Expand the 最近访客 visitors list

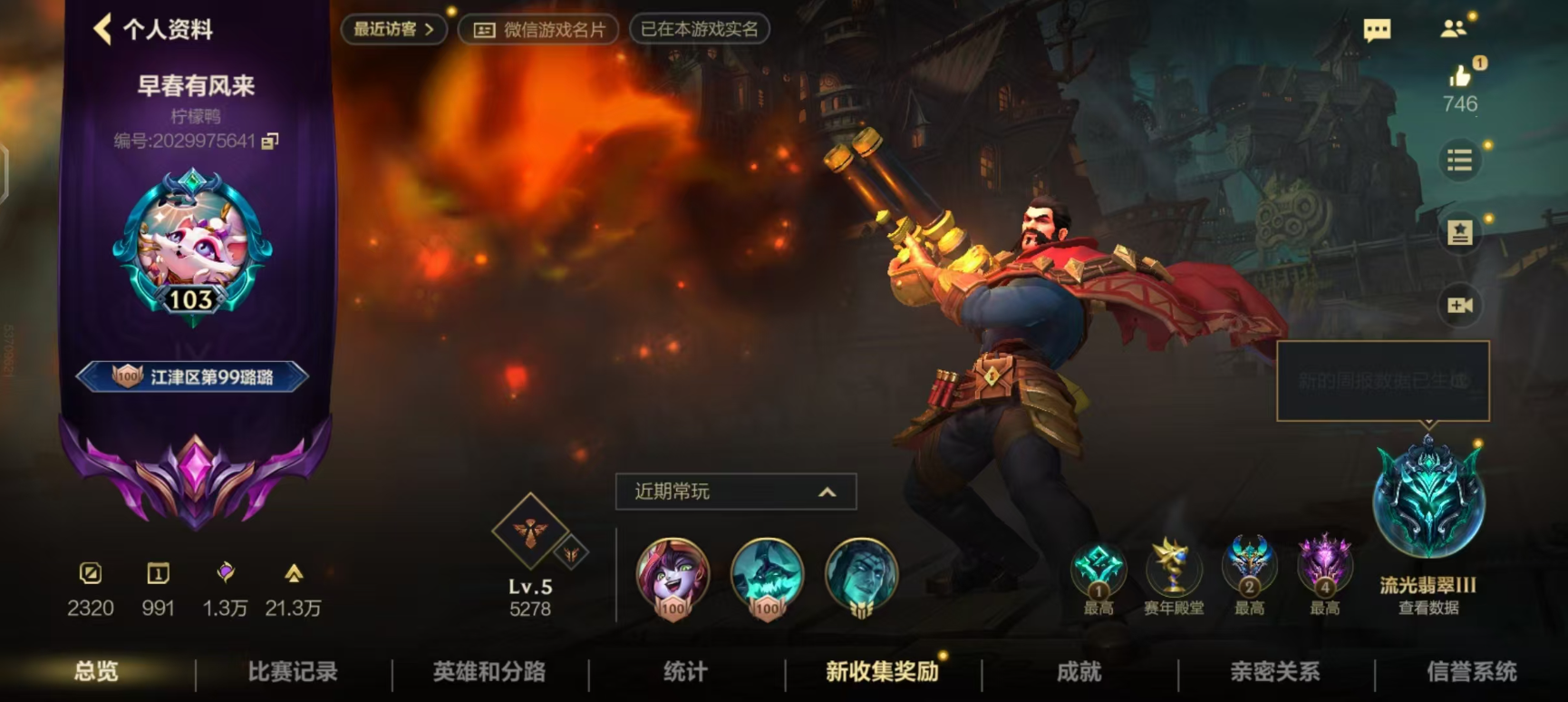392,28
